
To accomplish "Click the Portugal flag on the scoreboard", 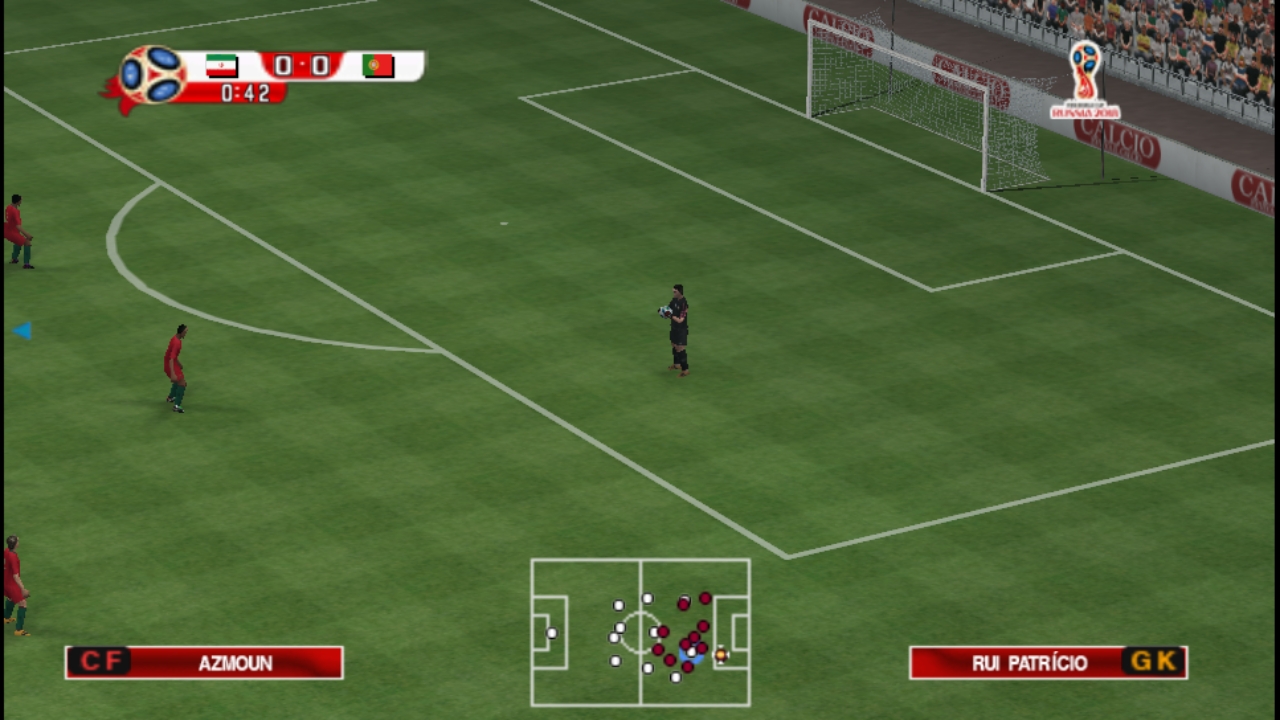I will 378,66.
